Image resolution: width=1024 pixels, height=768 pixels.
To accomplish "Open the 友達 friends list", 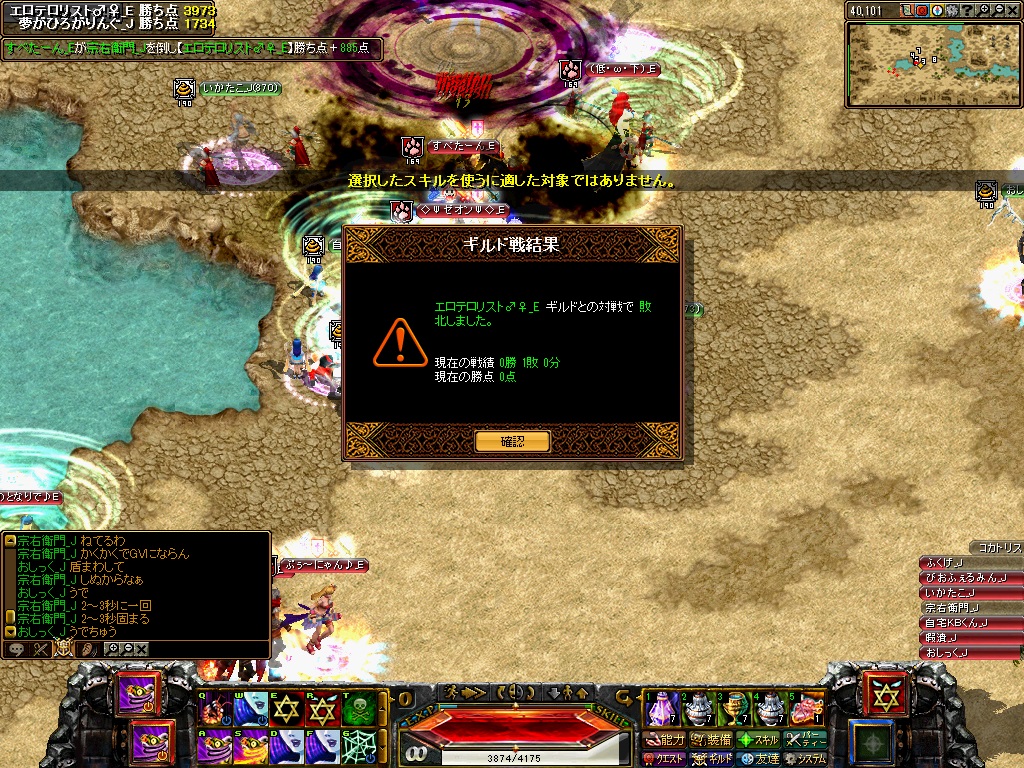I will point(758,759).
